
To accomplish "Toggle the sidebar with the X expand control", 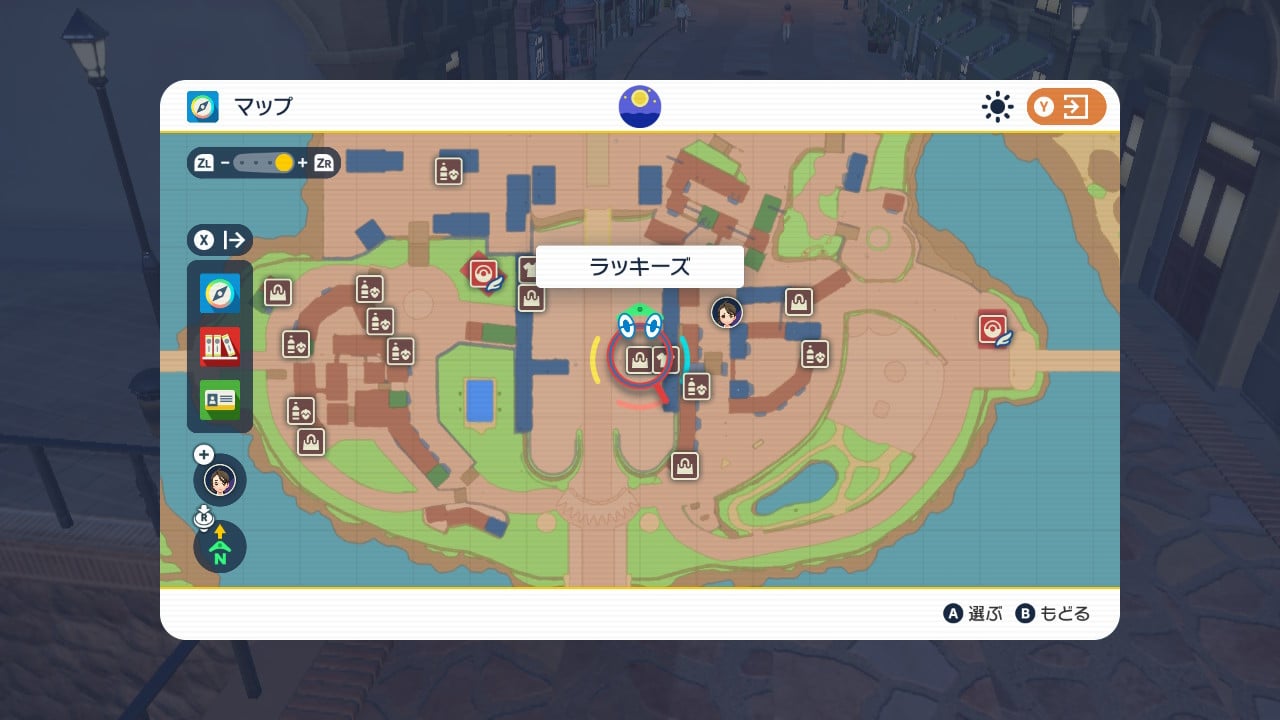I will 220,240.
